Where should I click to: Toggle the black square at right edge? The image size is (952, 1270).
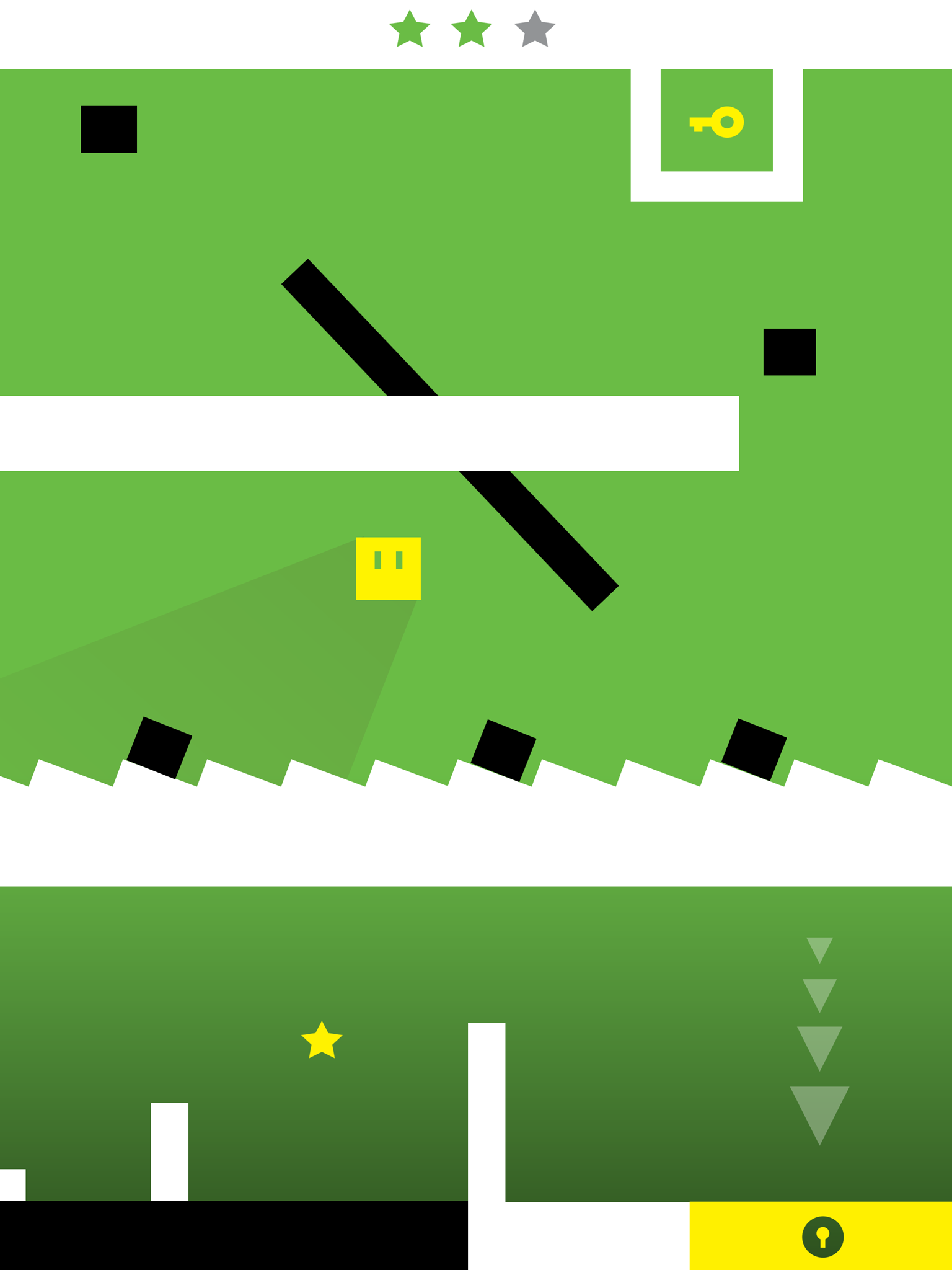788,351
